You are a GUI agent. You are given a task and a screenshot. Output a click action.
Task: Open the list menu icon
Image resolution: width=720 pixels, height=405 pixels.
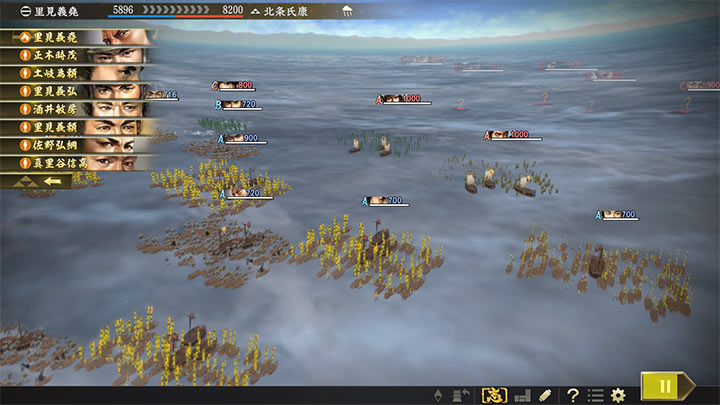click(596, 395)
